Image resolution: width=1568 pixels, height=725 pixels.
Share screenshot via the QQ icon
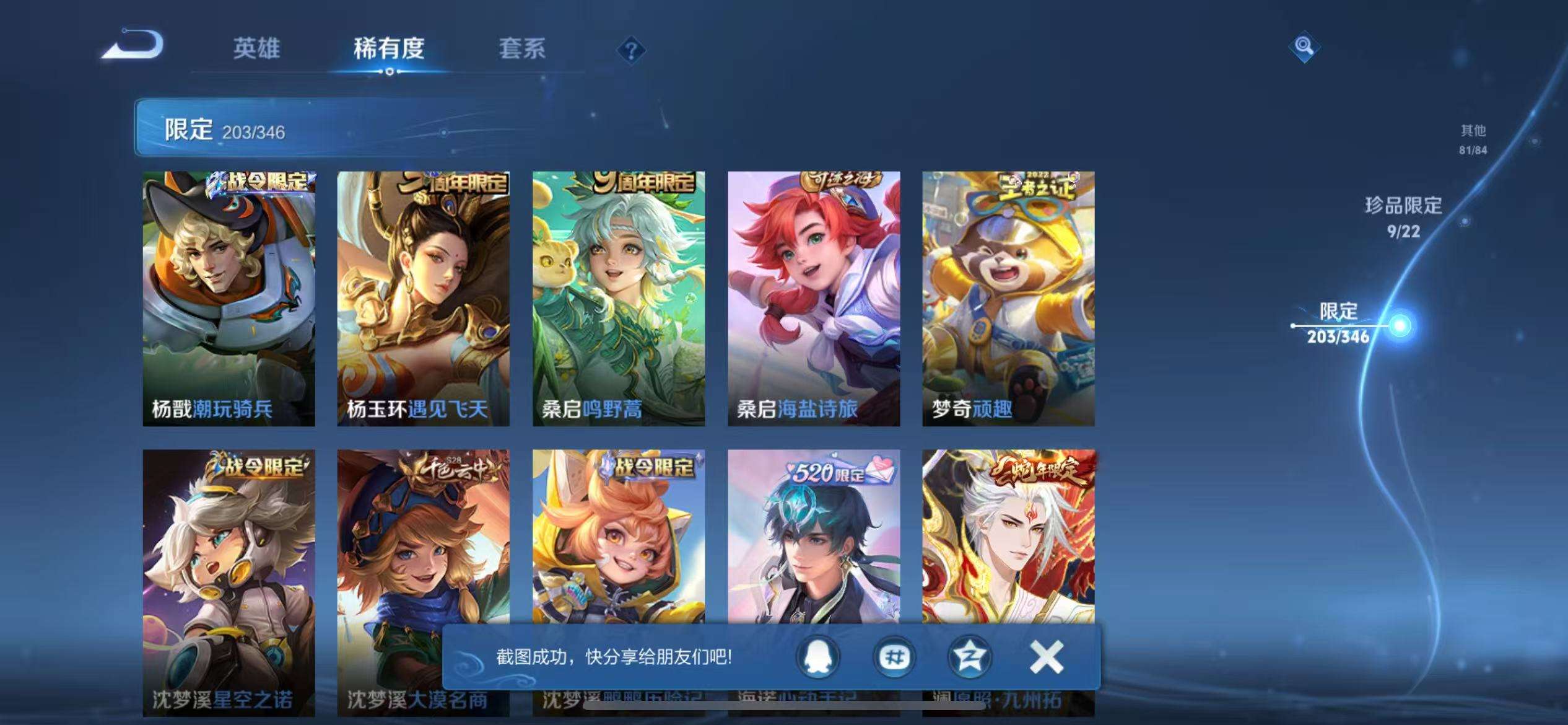[x=819, y=658]
